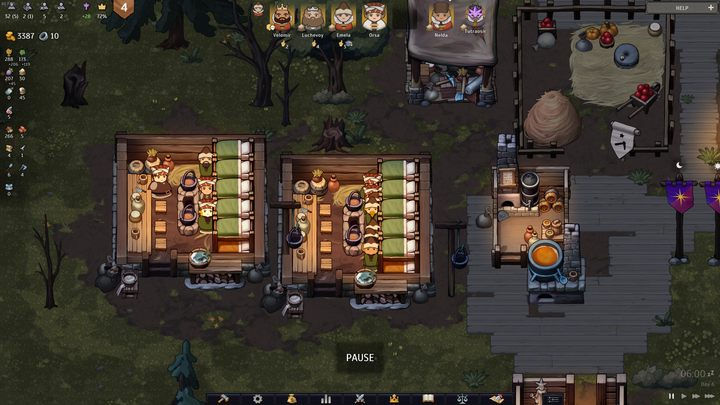The height and width of the screenshot is (405, 720).
Task: Click the level 4 banner badge
Action: click(x=124, y=9)
